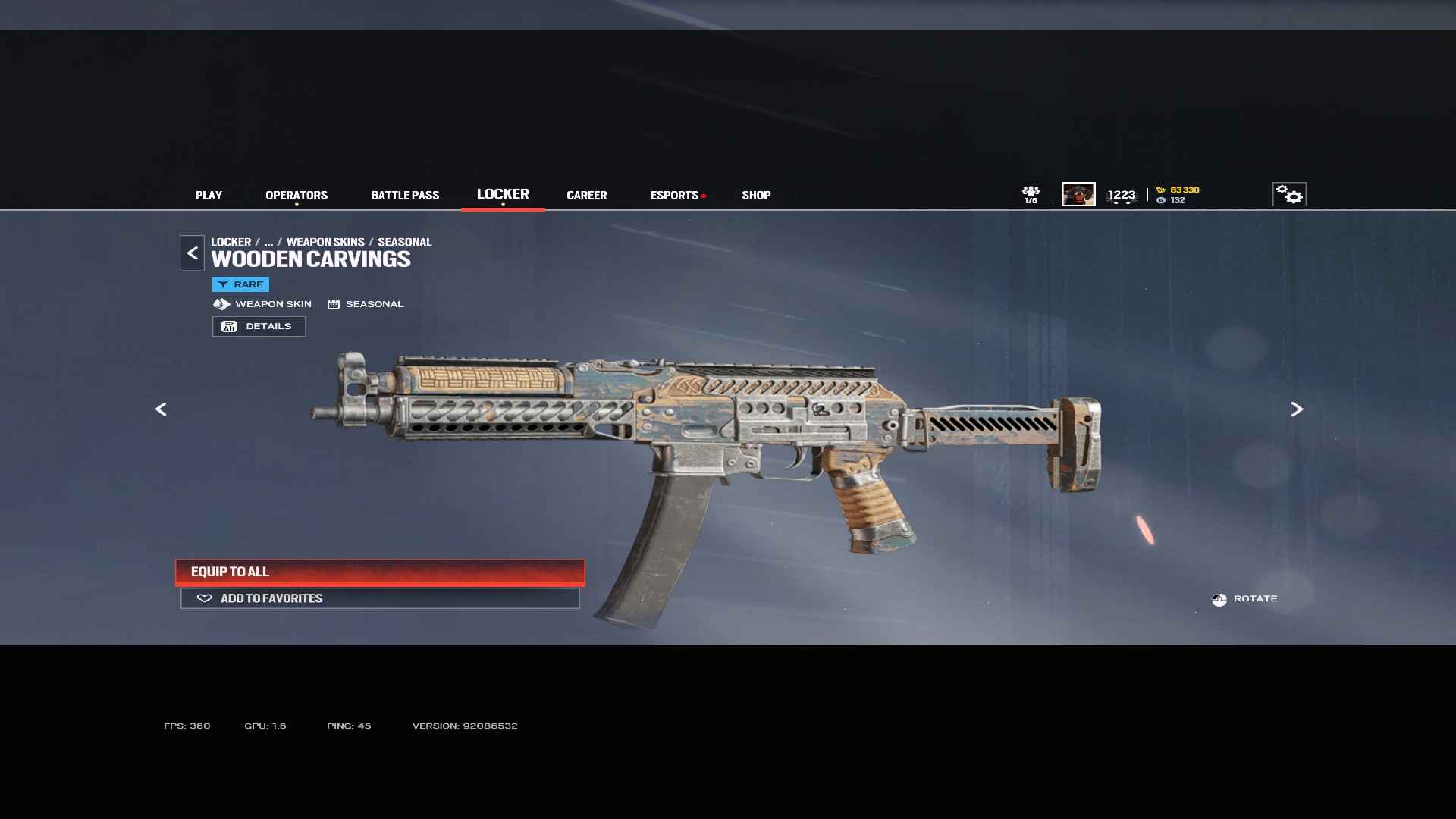1456x819 pixels.
Task: Open the Locker breadcrumb link
Action: pos(231,242)
